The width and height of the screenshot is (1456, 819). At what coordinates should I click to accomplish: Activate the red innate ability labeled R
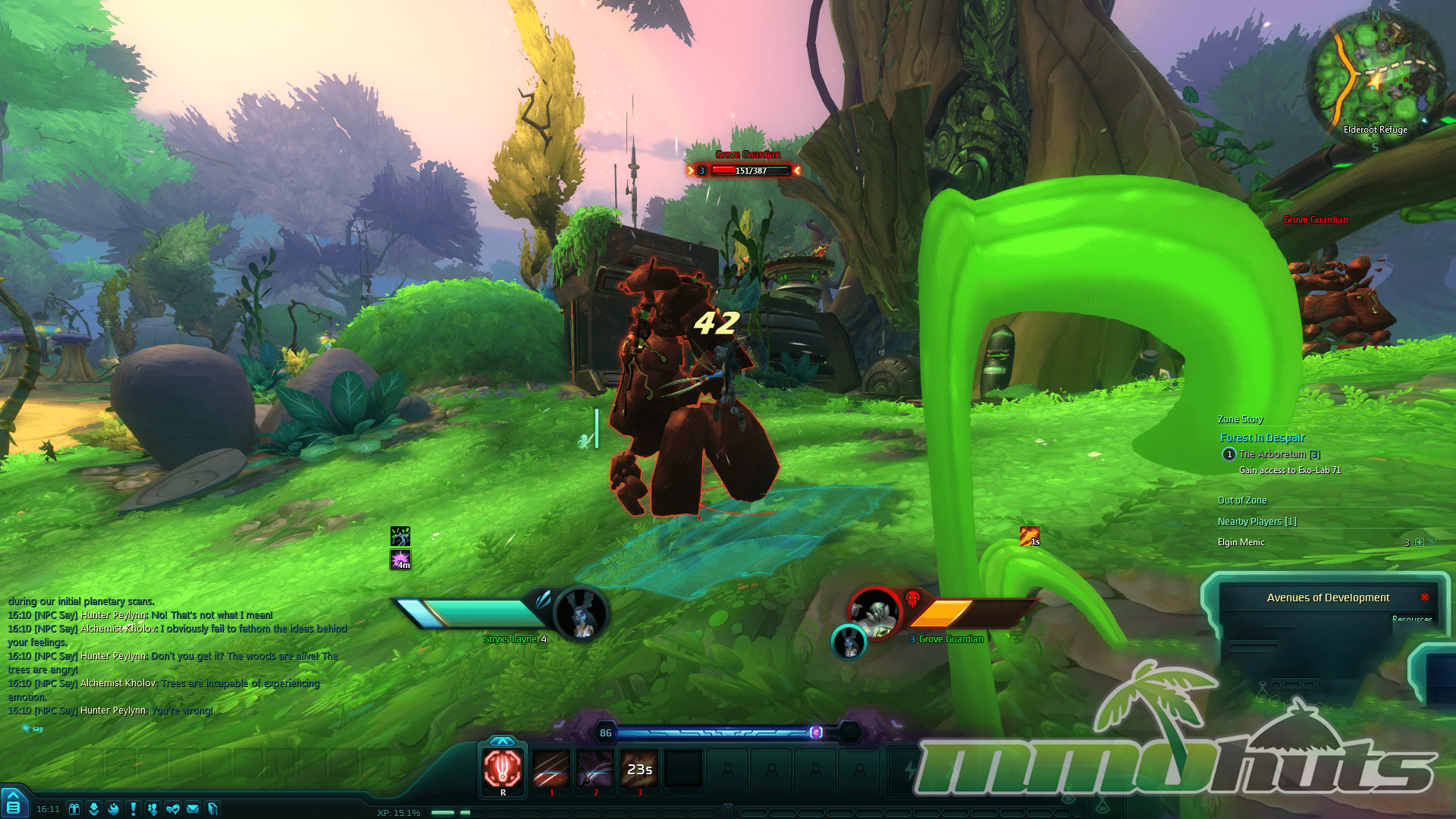tap(503, 770)
